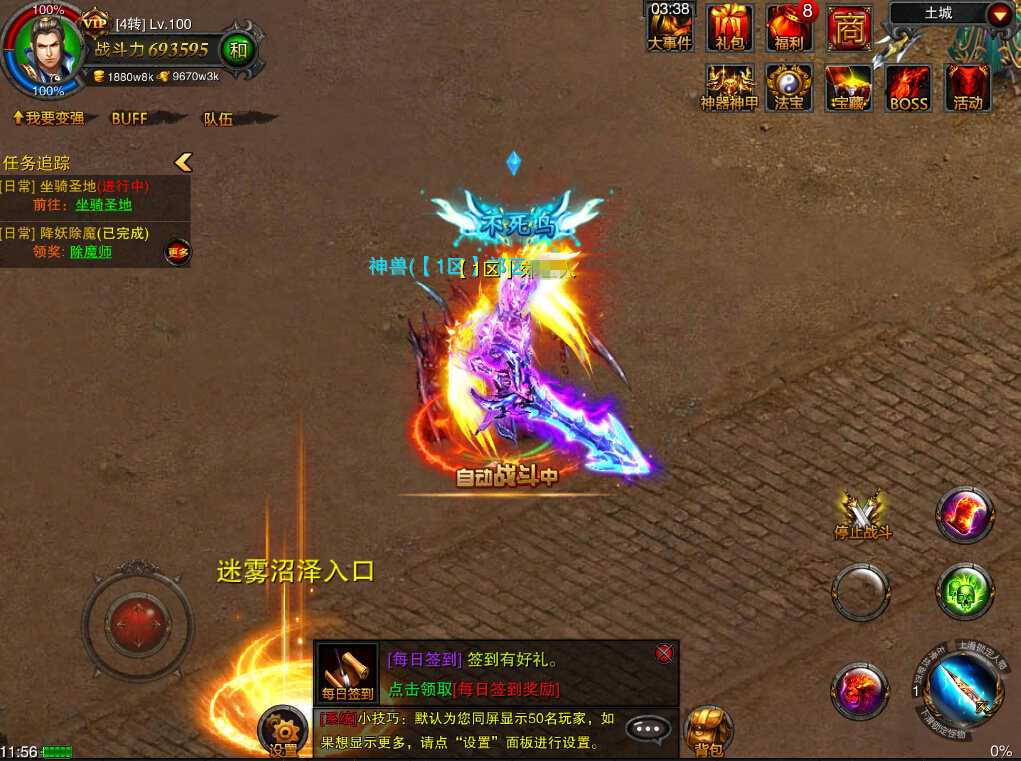Follow the 坐骑圣地 quest link
This screenshot has width=1021, height=761.
(x=103, y=205)
